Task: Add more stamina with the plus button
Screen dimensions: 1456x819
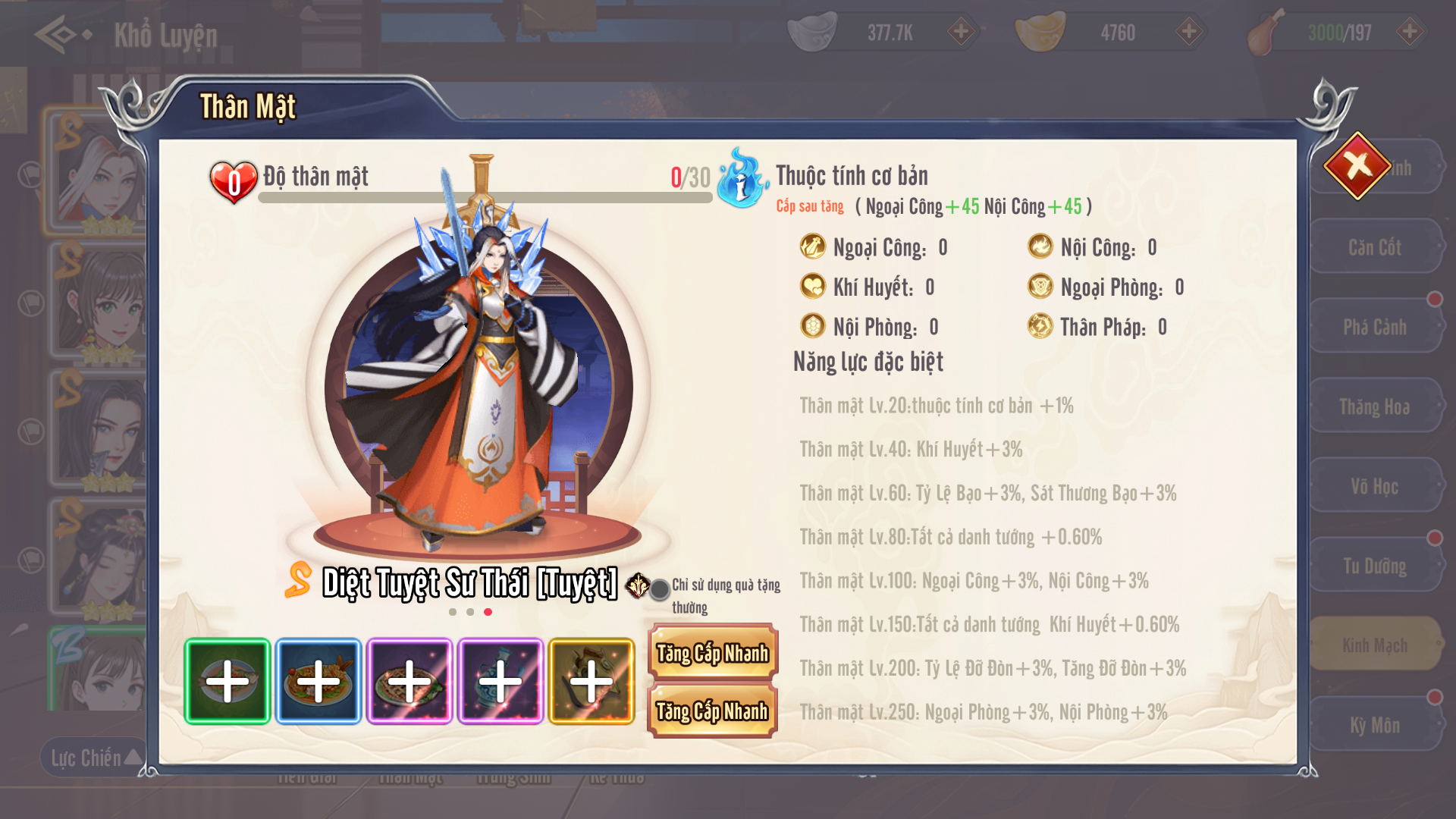Action: click(1410, 32)
